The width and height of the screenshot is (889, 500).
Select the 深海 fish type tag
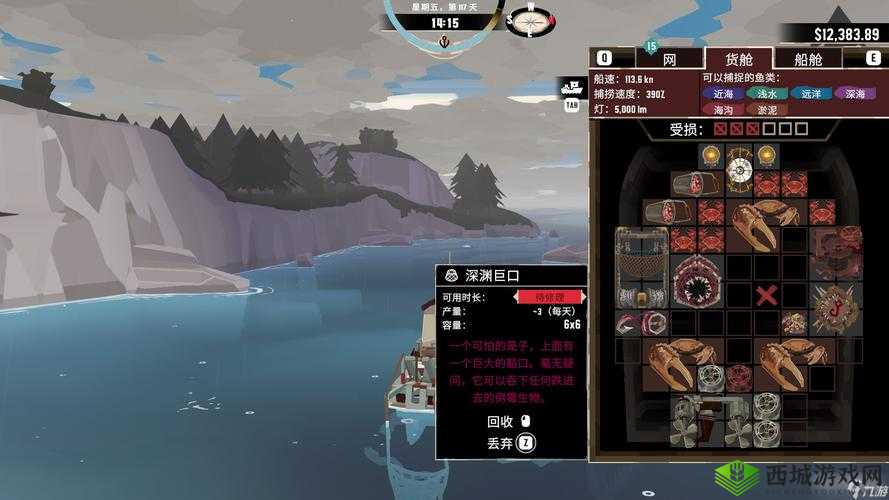[854, 93]
